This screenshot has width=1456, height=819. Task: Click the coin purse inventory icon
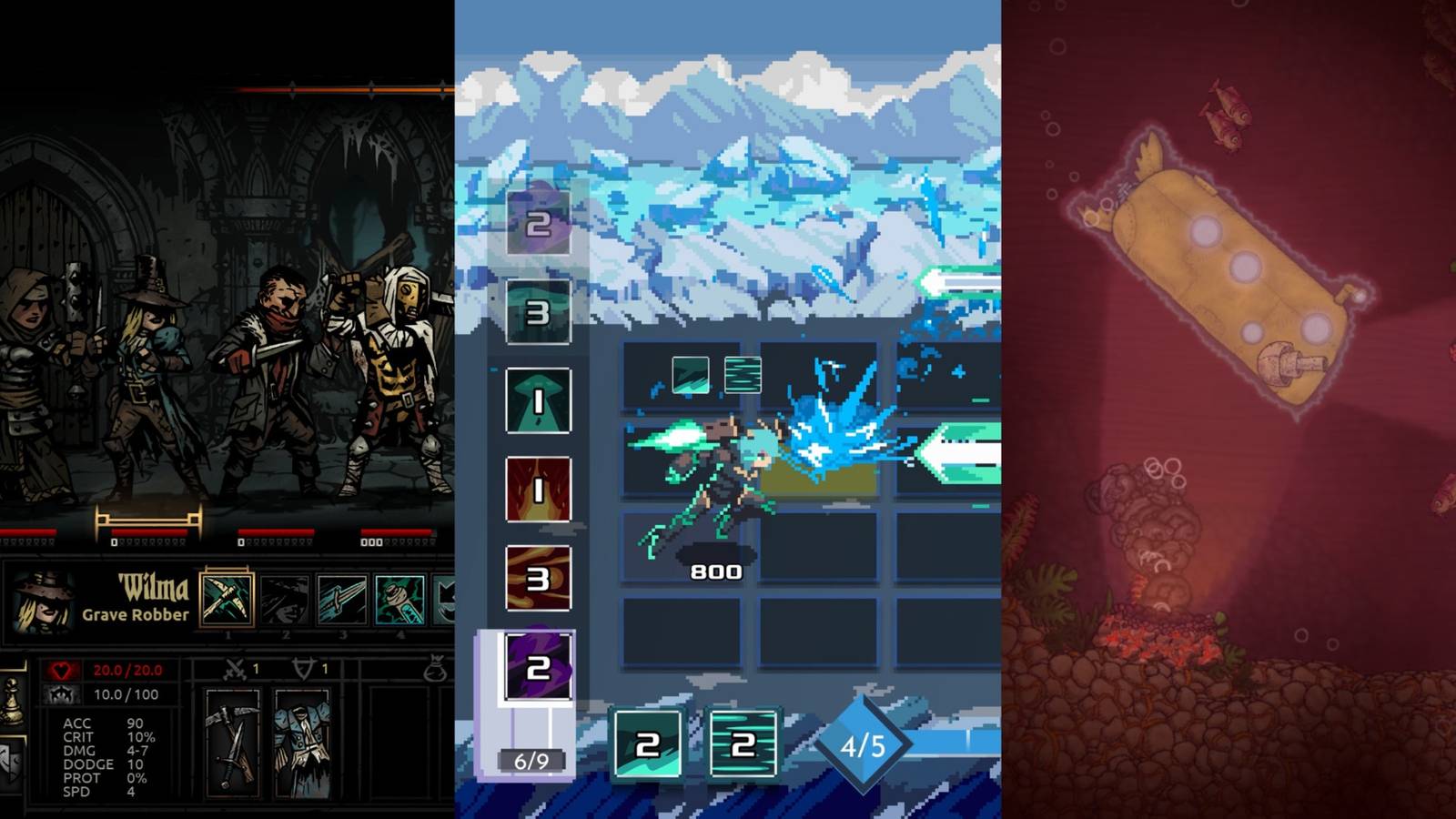click(437, 667)
